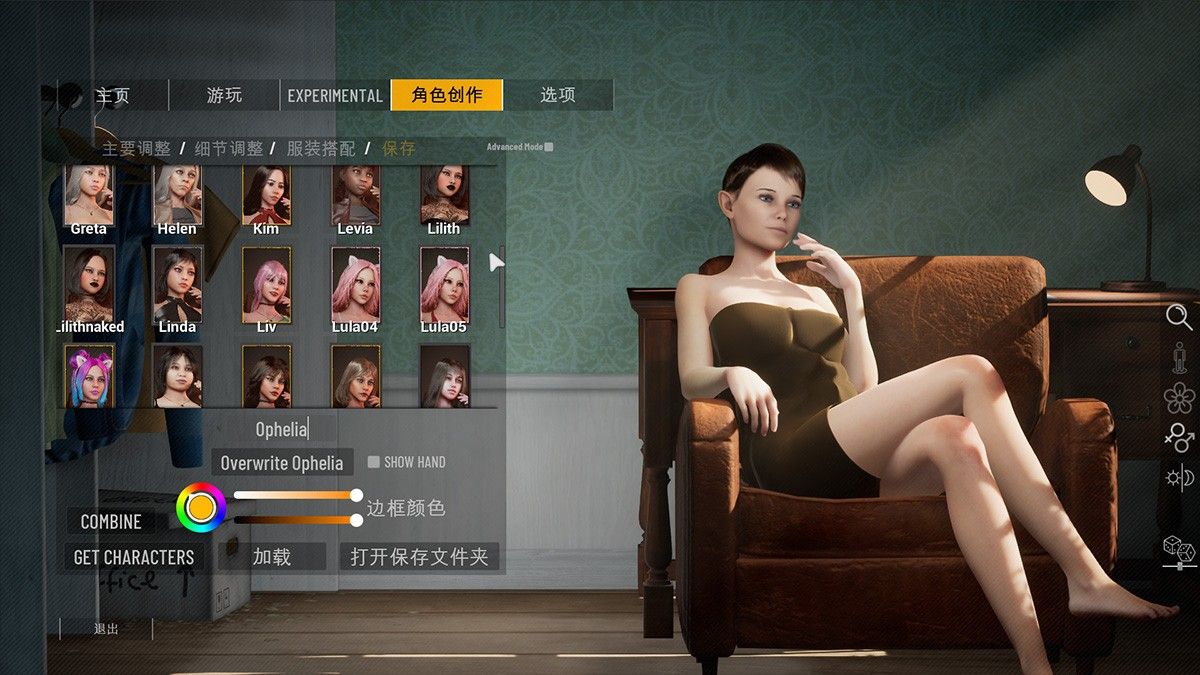
Task: Open the border color wheel picker
Action: coord(201,507)
